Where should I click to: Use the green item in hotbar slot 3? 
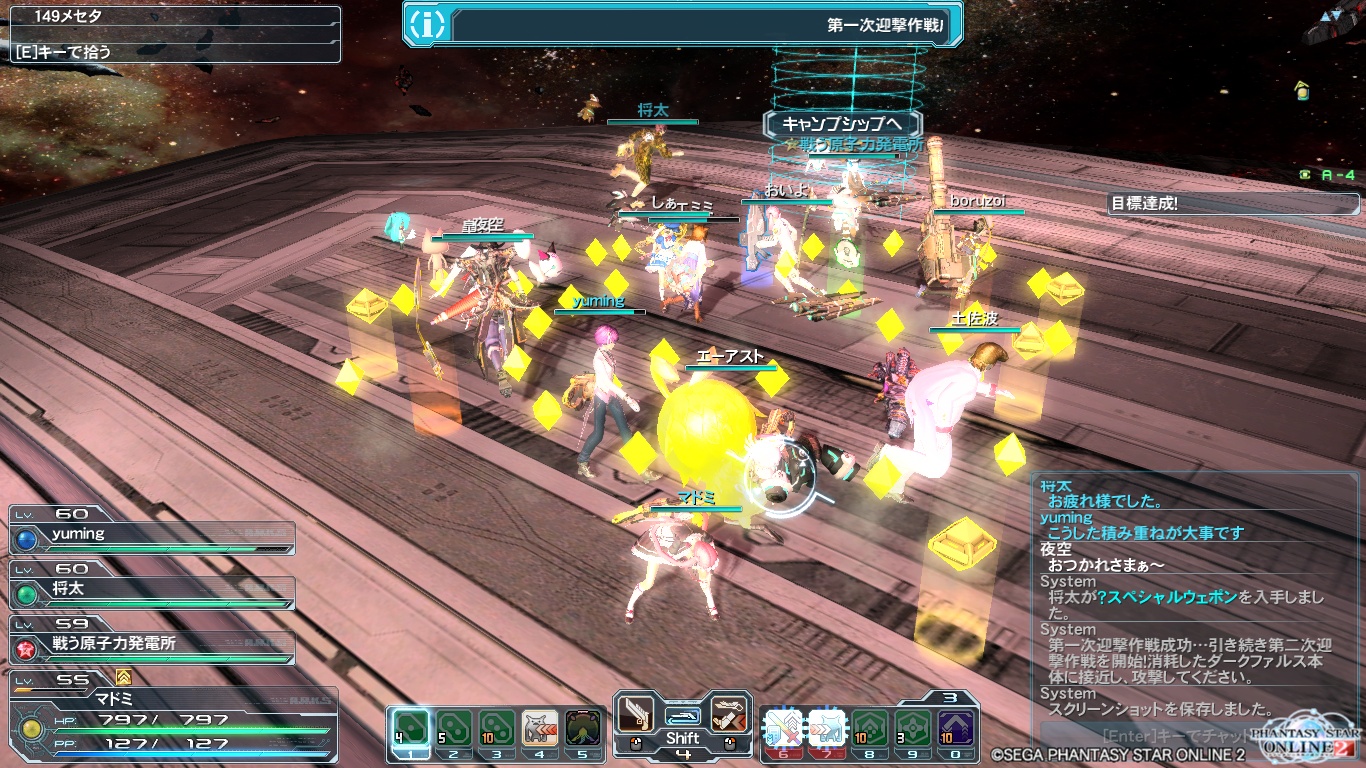[x=496, y=727]
